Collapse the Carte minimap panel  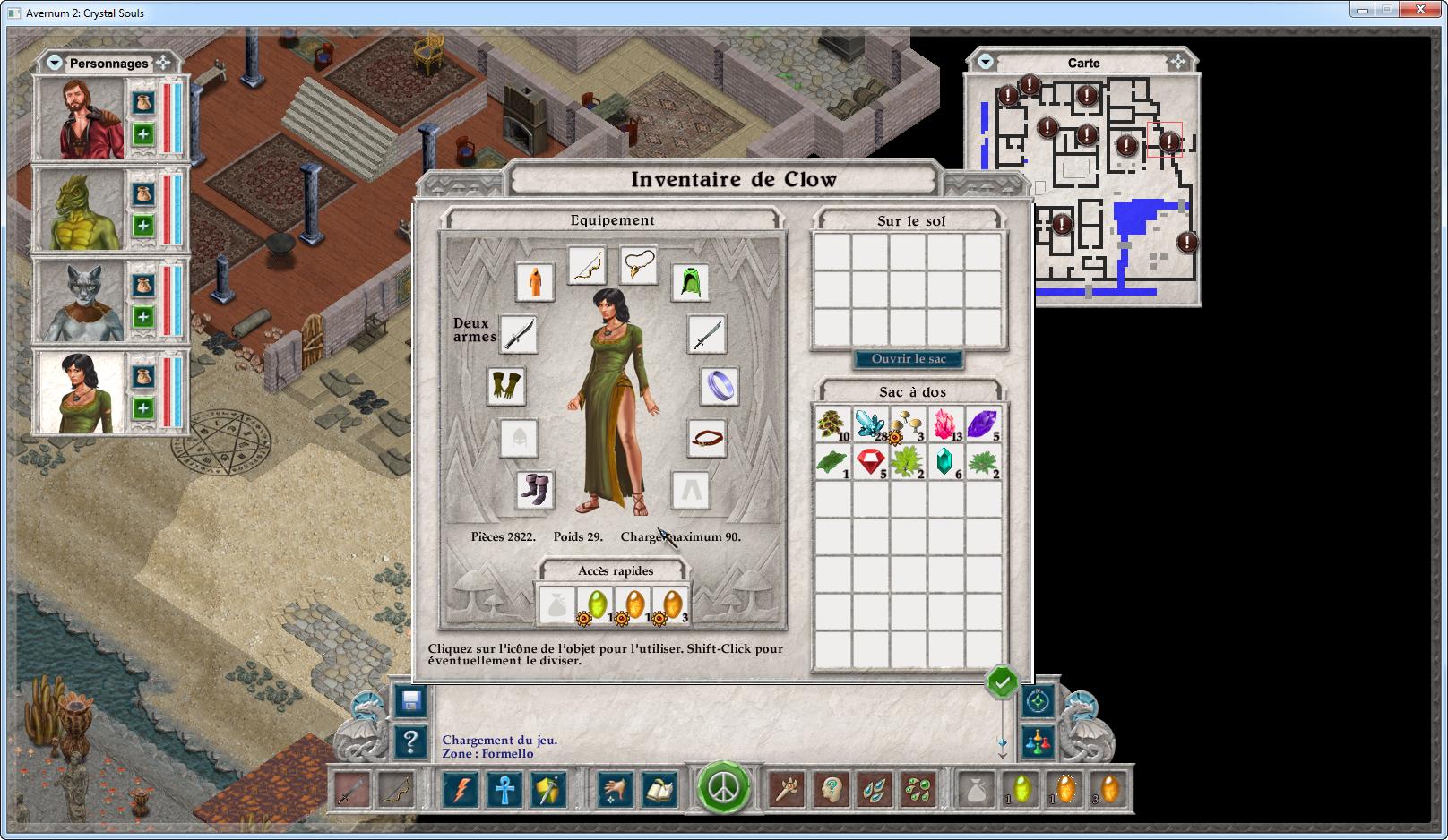(986, 62)
